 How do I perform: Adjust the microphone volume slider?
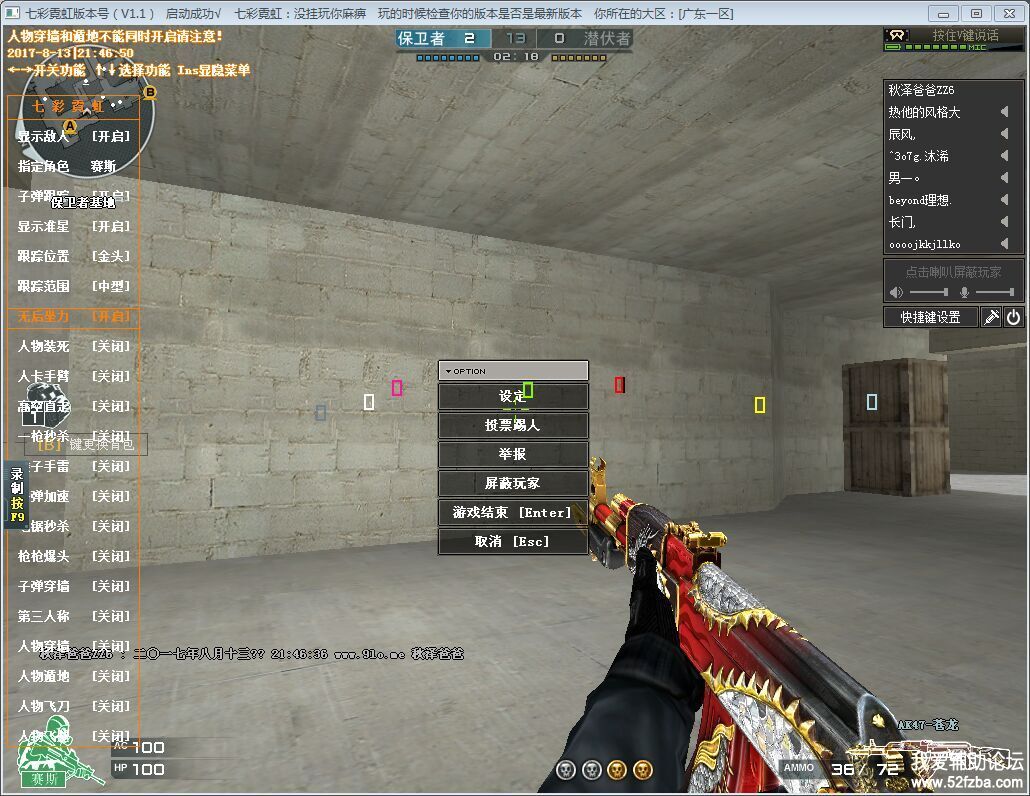(994, 292)
